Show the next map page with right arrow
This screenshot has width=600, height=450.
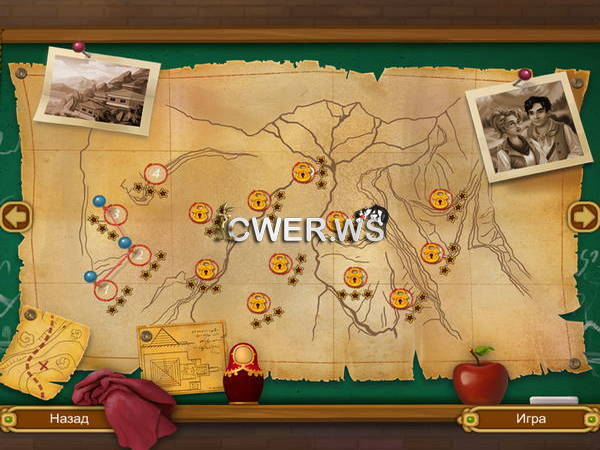[583, 216]
